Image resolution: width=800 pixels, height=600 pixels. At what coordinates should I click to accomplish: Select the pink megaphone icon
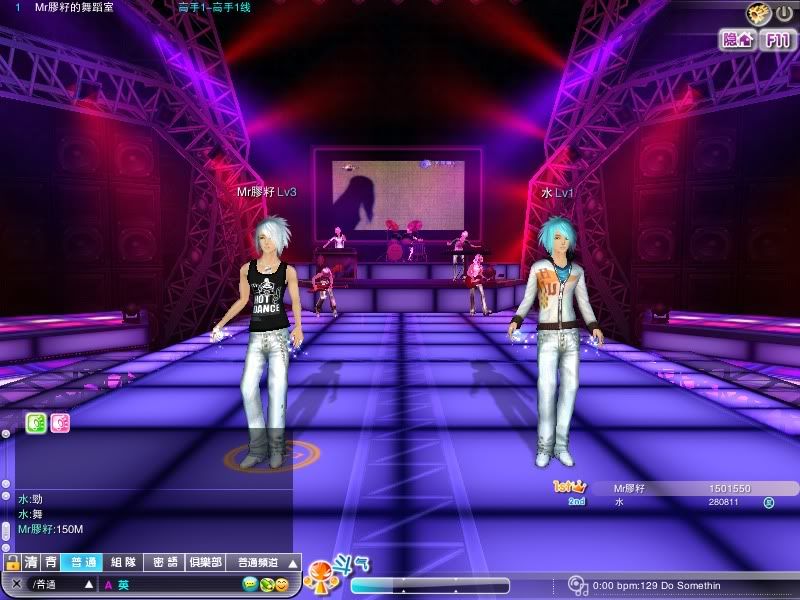tap(60, 423)
